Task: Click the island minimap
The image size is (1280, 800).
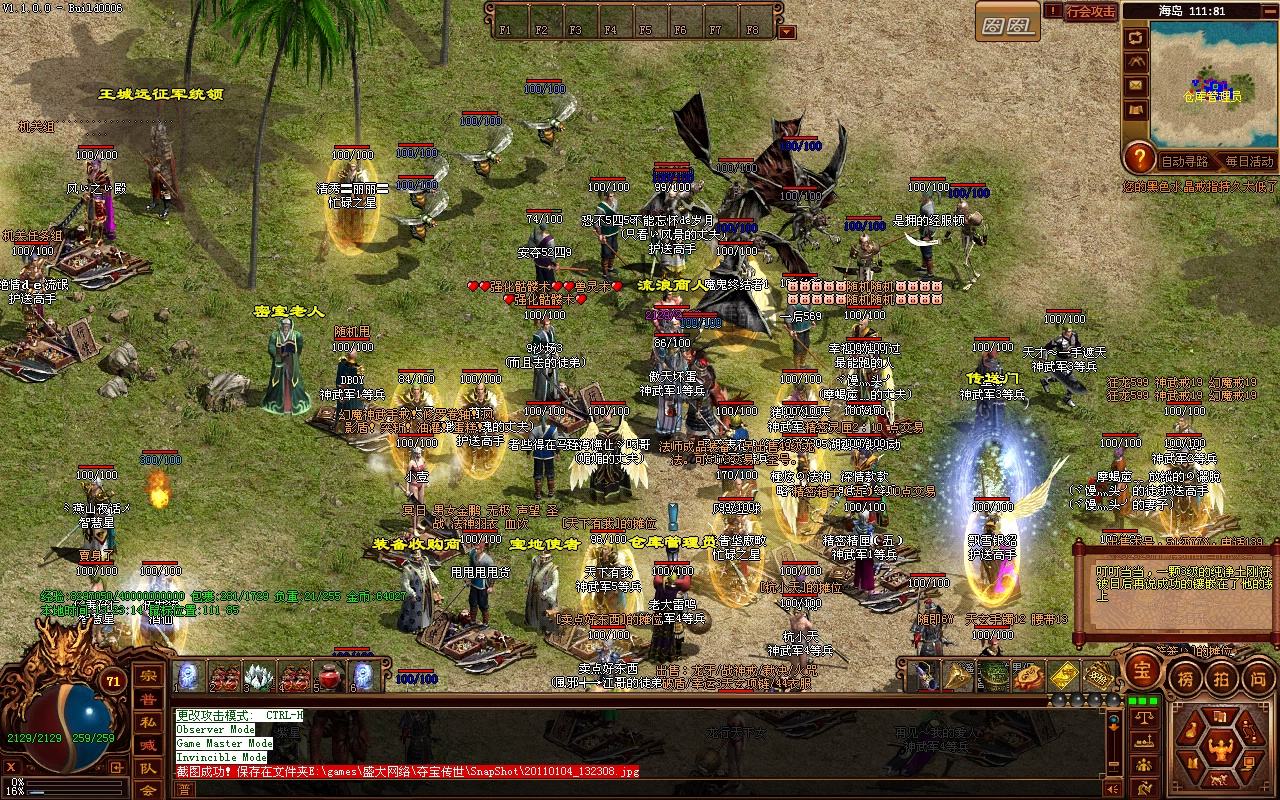Action: (x=1213, y=84)
